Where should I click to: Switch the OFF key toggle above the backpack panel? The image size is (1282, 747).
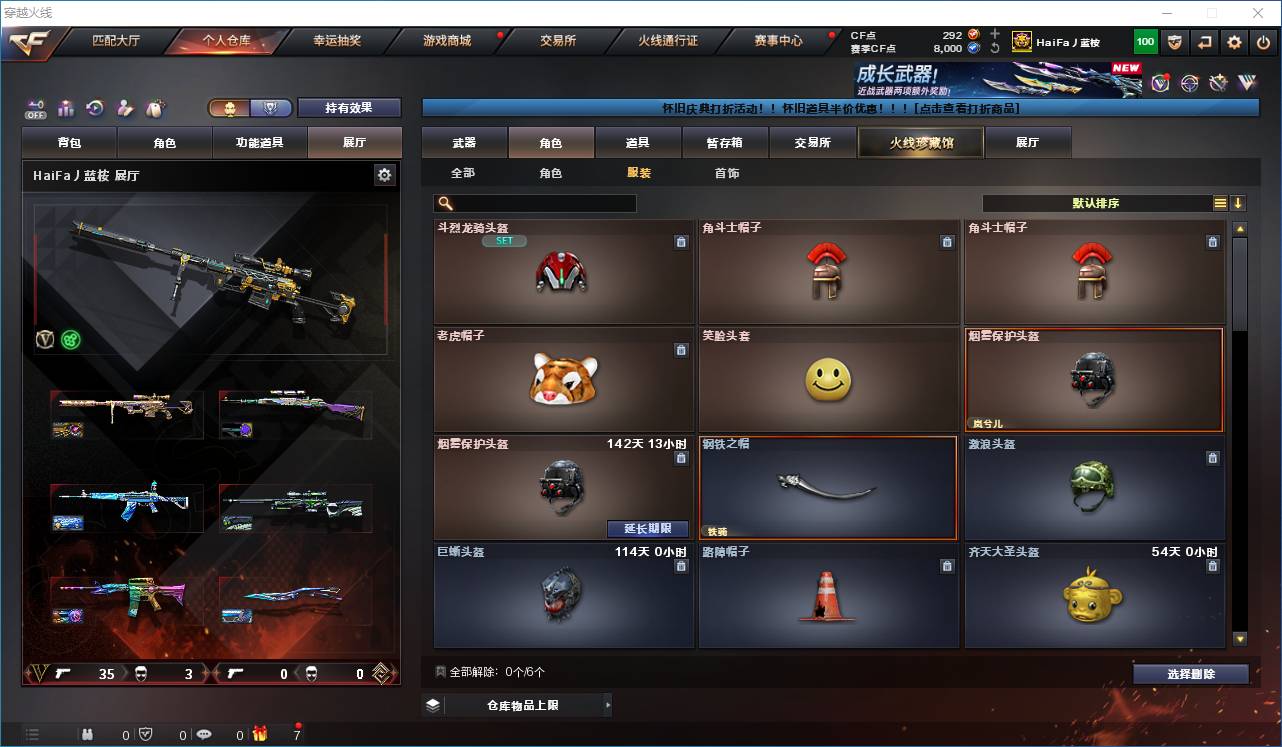coord(35,107)
